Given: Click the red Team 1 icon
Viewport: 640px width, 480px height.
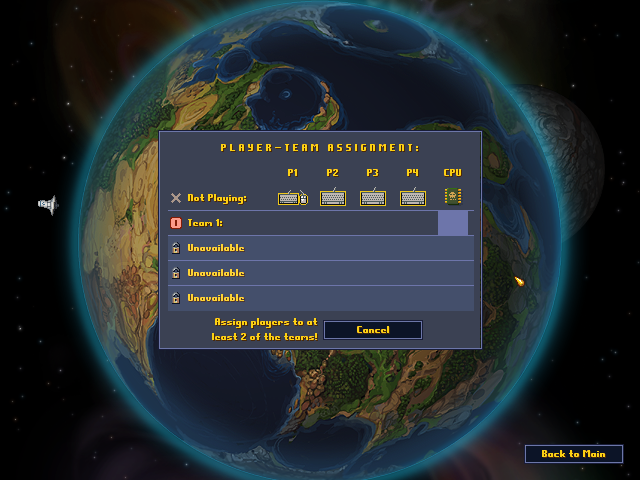Looking at the screenshot, I should click(x=176, y=223).
